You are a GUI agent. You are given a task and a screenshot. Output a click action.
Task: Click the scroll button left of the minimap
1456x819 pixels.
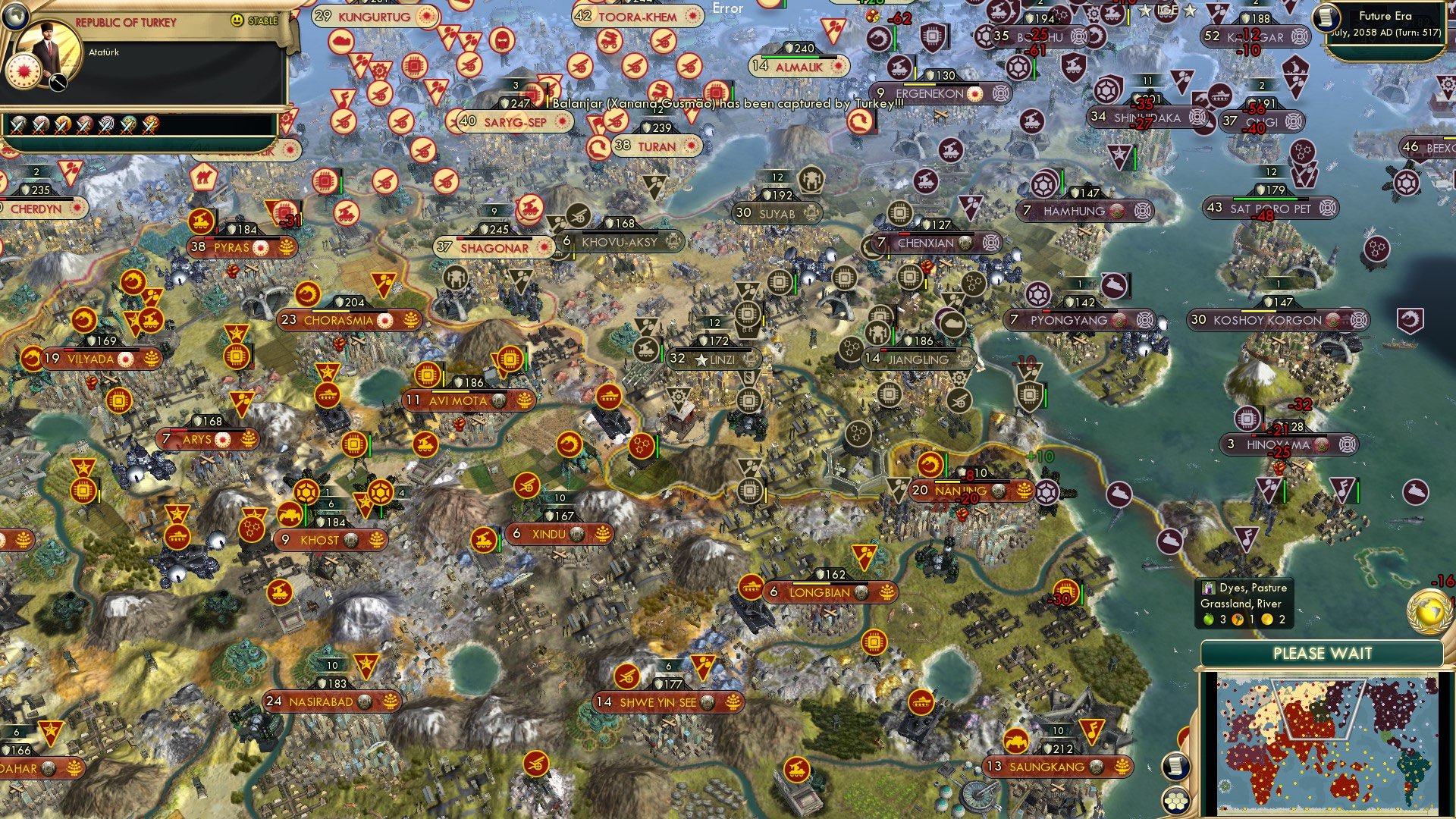point(1175,766)
